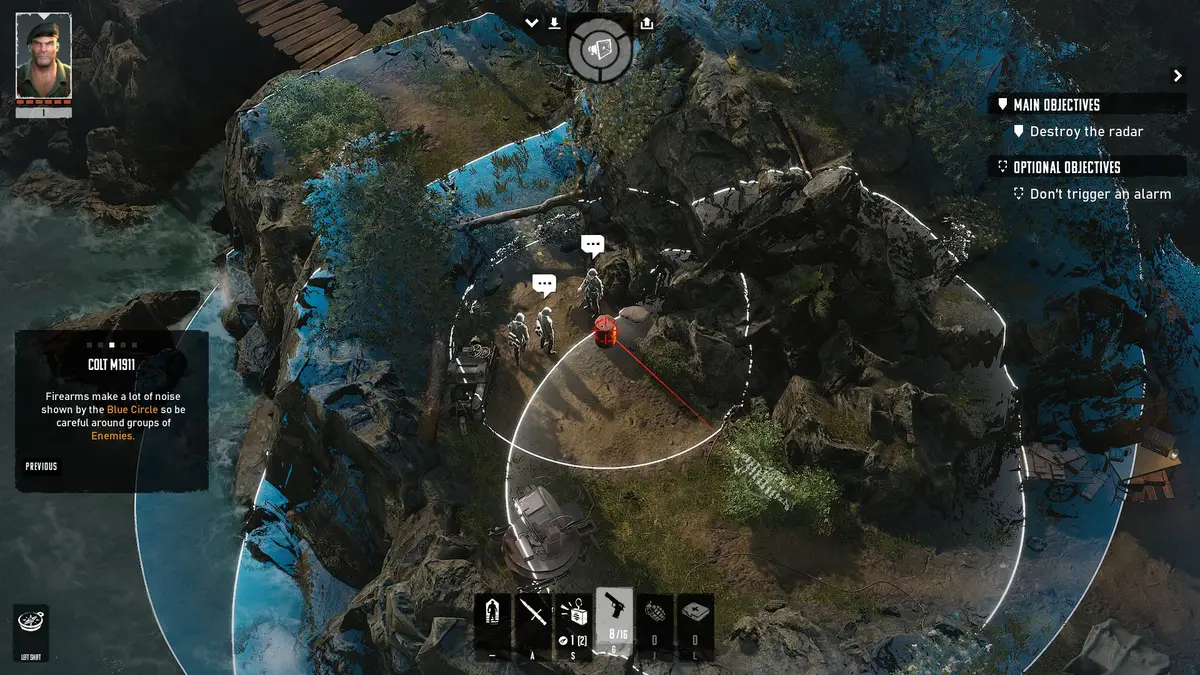Choose the radio decoy item

[x=574, y=619]
